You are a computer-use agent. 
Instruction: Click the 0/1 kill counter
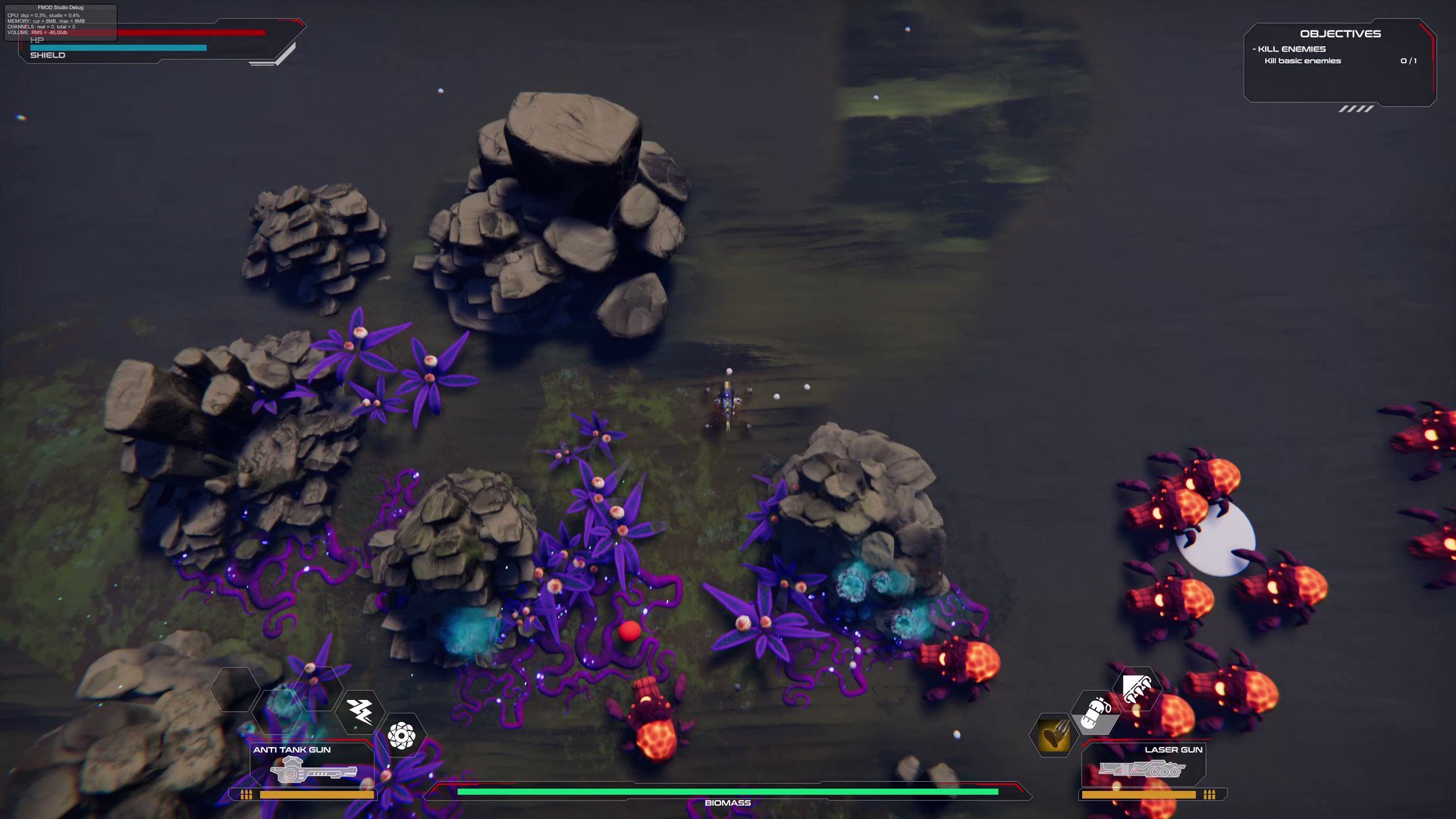[x=1408, y=61]
